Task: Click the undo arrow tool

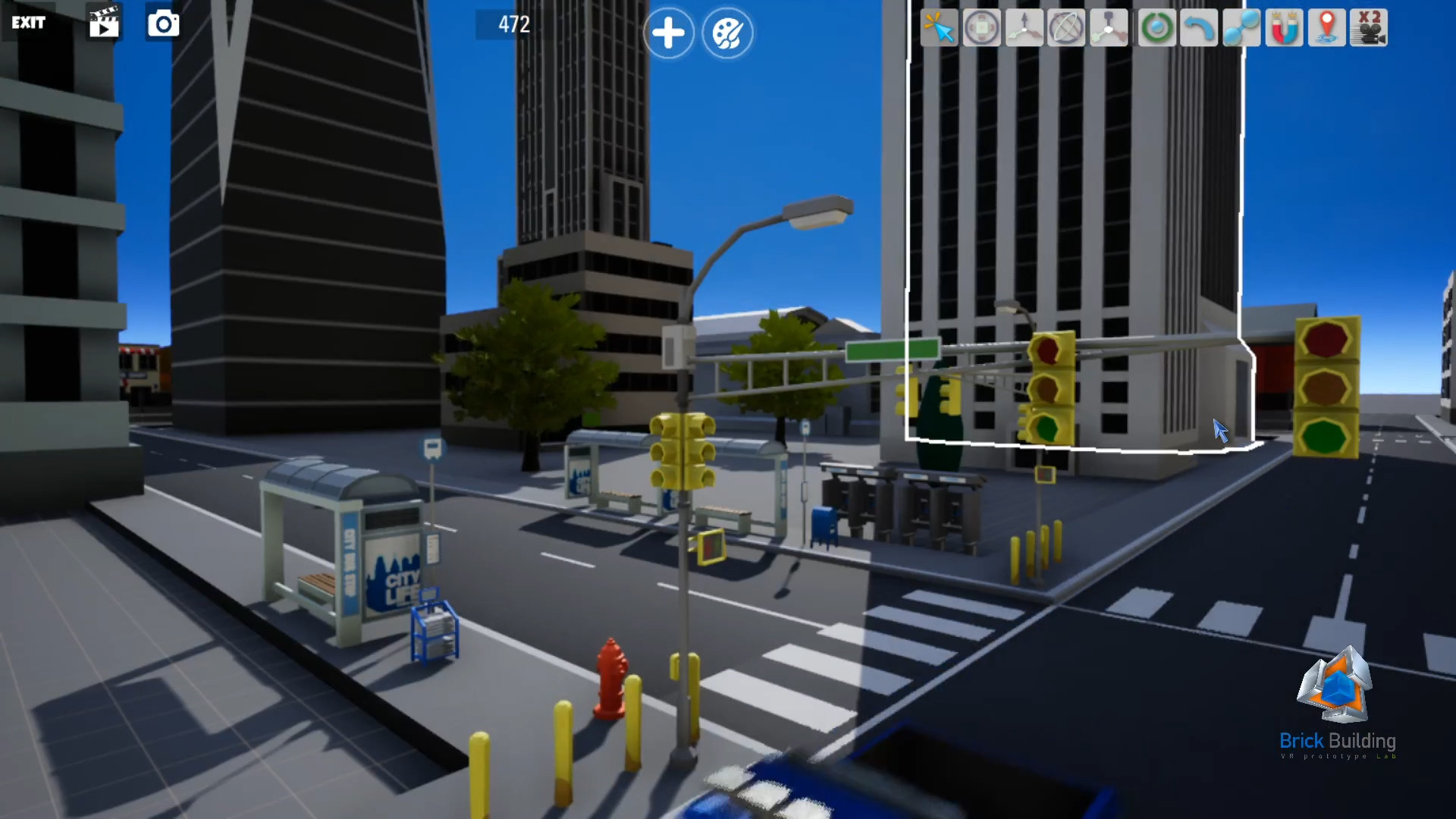Action: [x=1199, y=27]
